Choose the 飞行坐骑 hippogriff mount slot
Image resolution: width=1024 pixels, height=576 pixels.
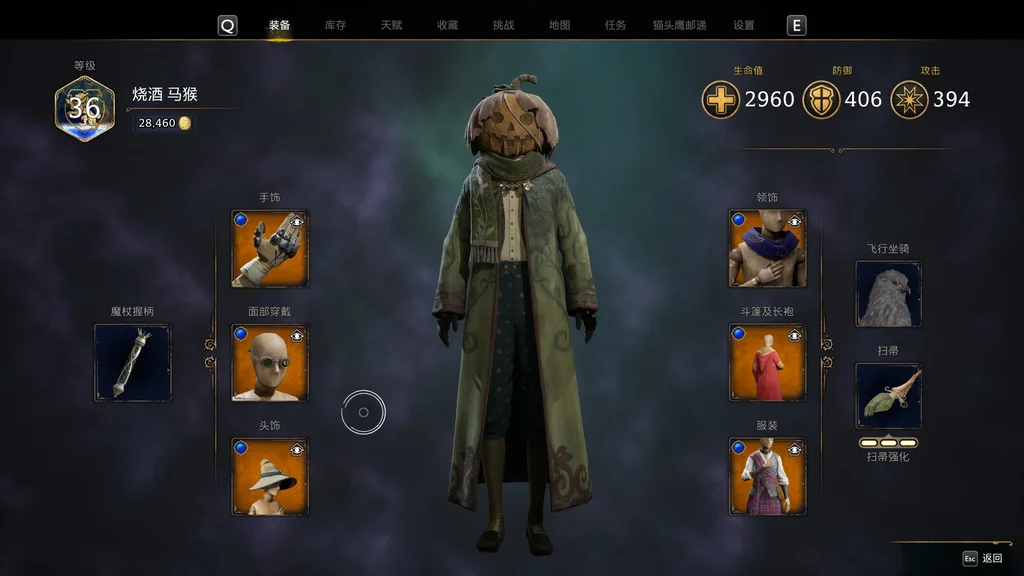click(x=888, y=294)
